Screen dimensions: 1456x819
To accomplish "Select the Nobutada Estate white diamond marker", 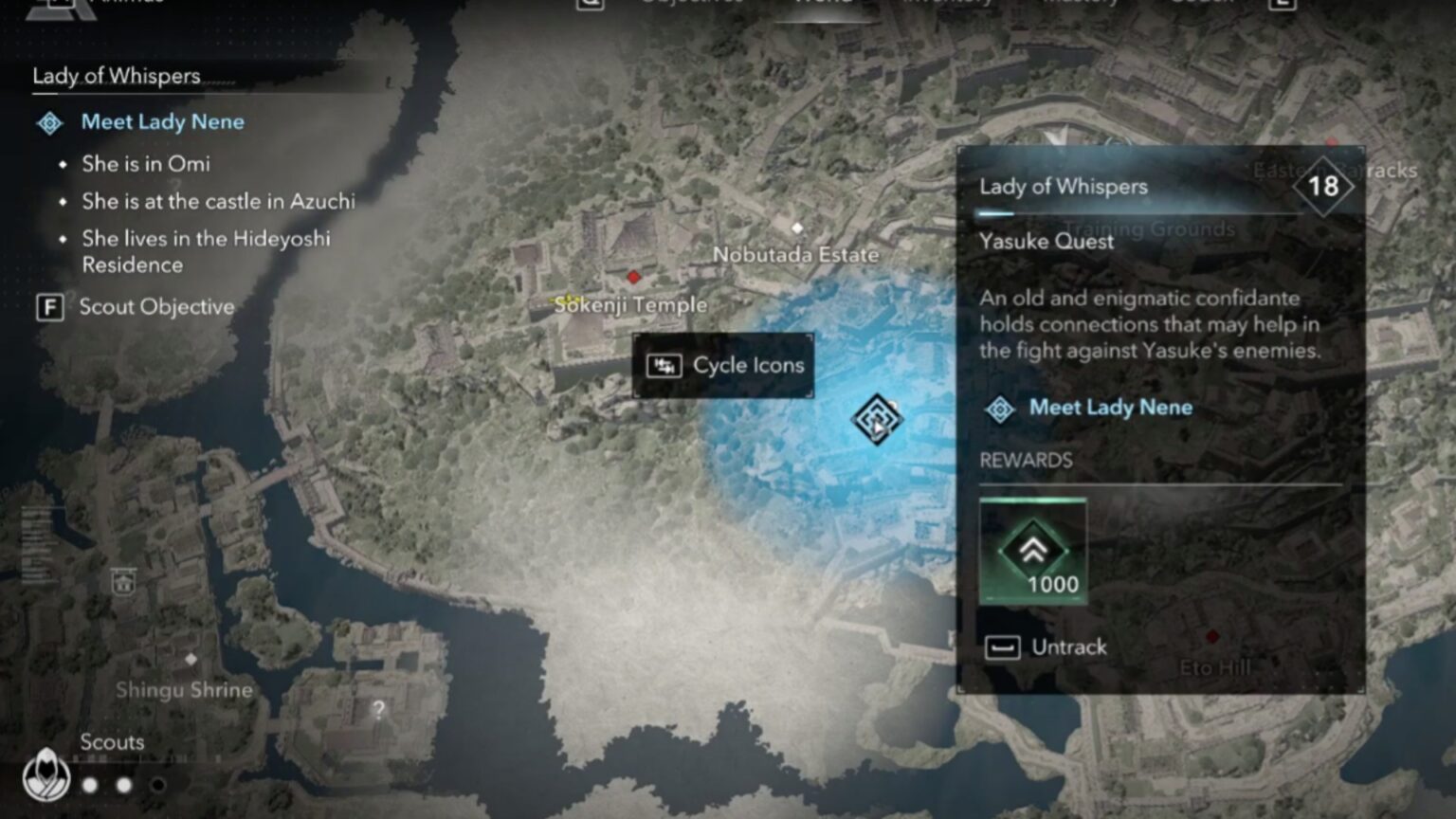I will [x=796, y=227].
